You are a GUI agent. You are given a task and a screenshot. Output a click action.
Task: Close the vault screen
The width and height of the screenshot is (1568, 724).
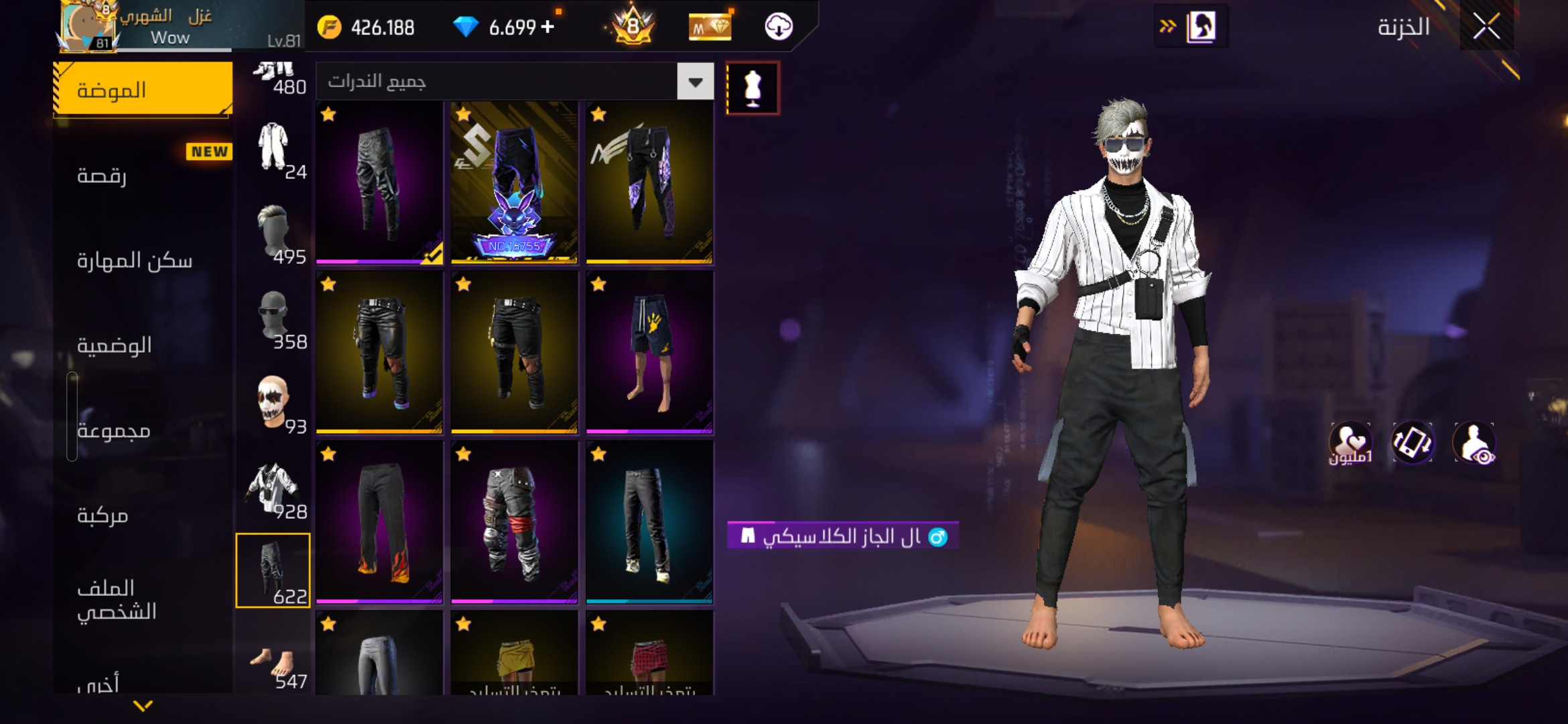(x=1486, y=27)
